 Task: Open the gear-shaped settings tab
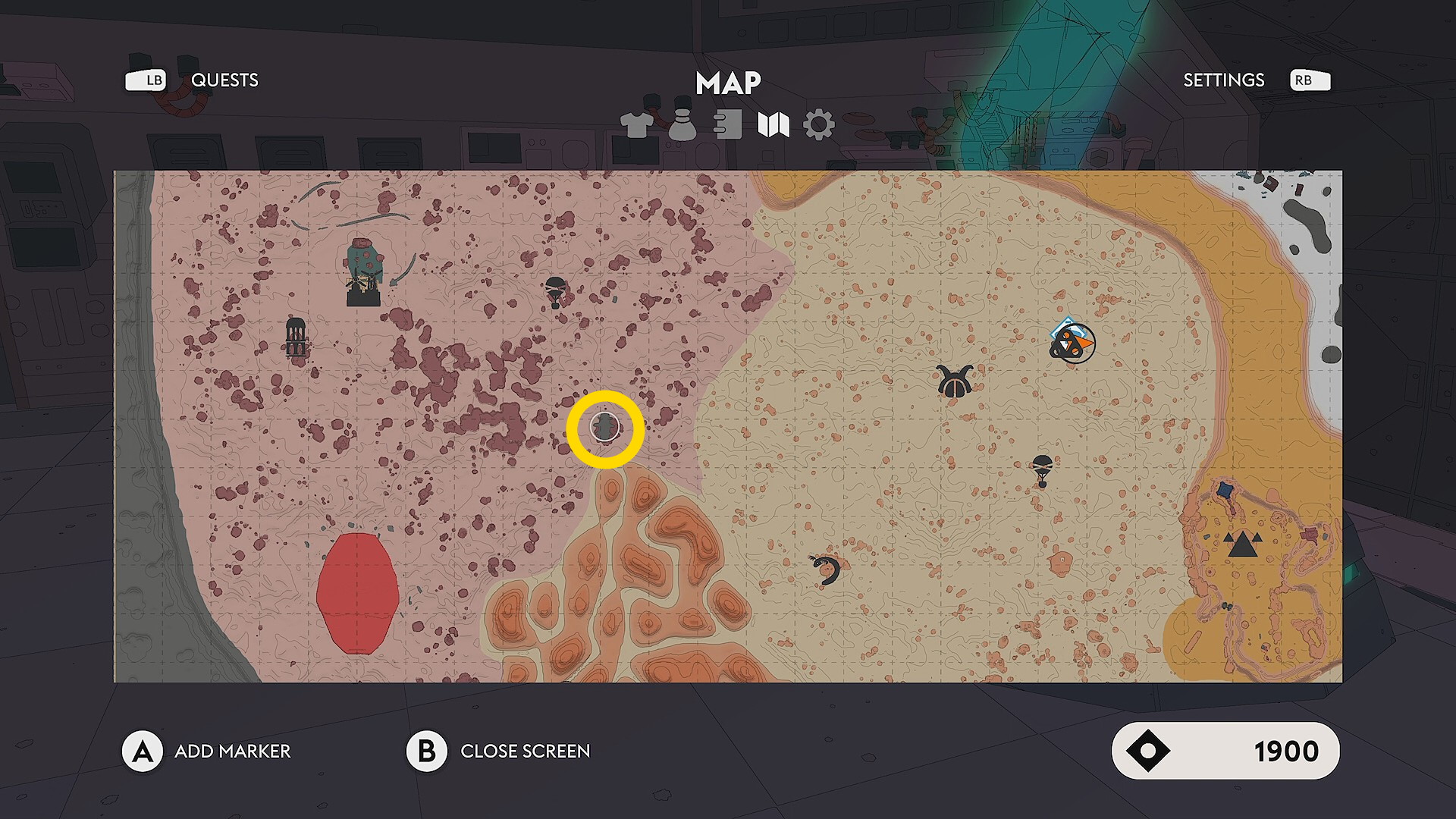pyautogui.click(x=818, y=124)
